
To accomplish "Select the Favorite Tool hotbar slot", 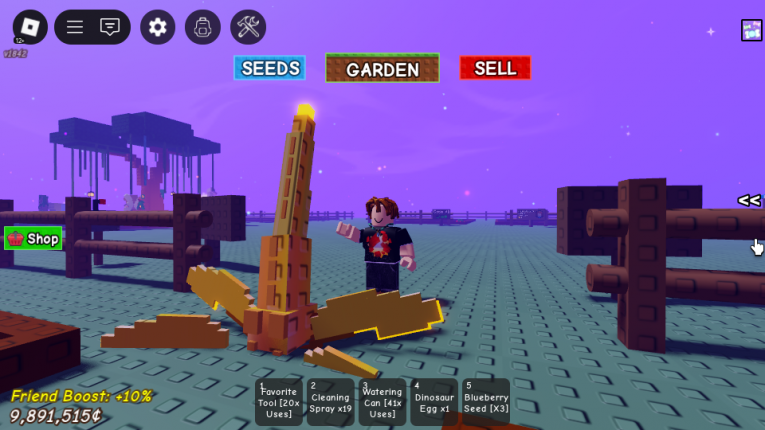I will [279, 402].
